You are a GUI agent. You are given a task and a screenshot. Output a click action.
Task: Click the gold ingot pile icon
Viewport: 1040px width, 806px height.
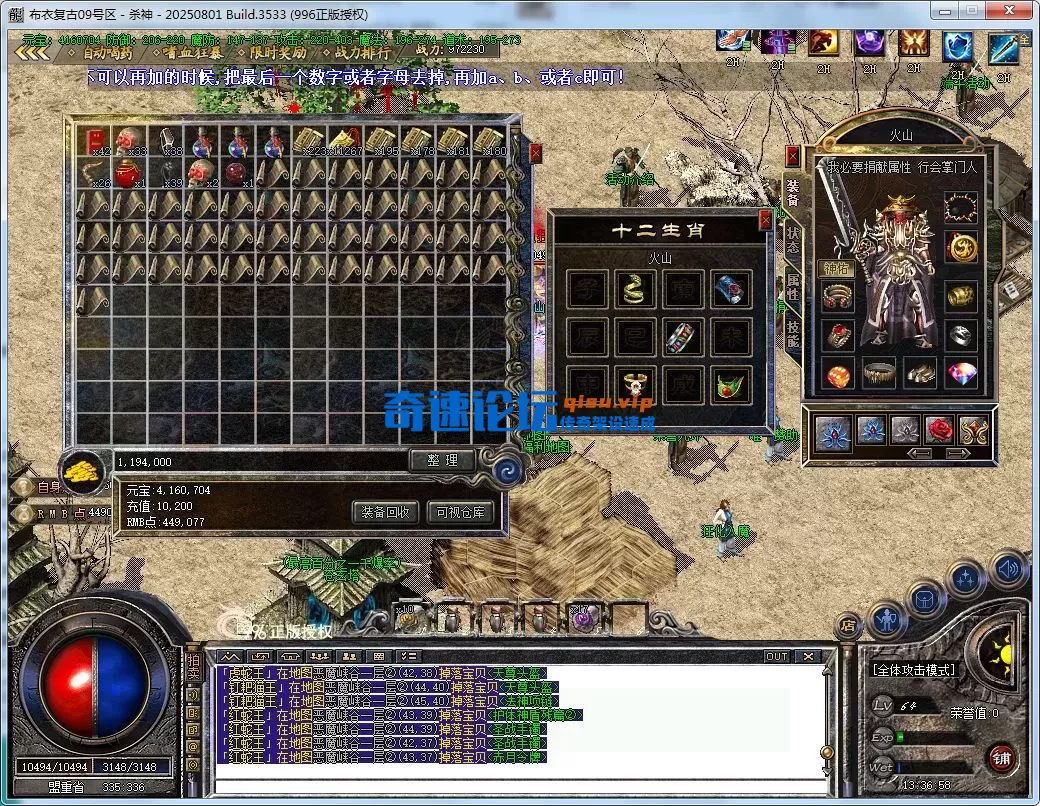84,469
